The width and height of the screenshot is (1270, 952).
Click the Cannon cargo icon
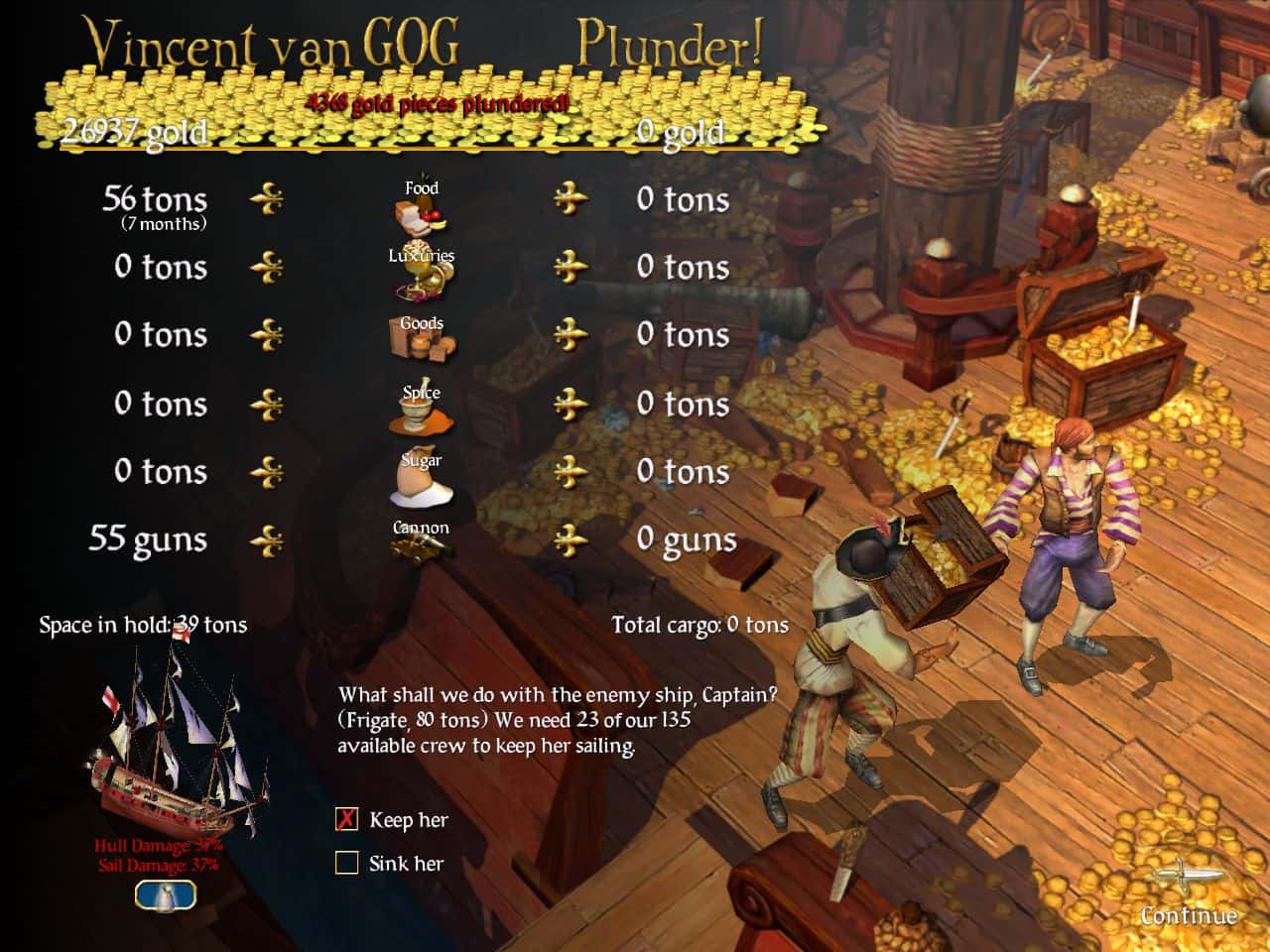(x=421, y=547)
